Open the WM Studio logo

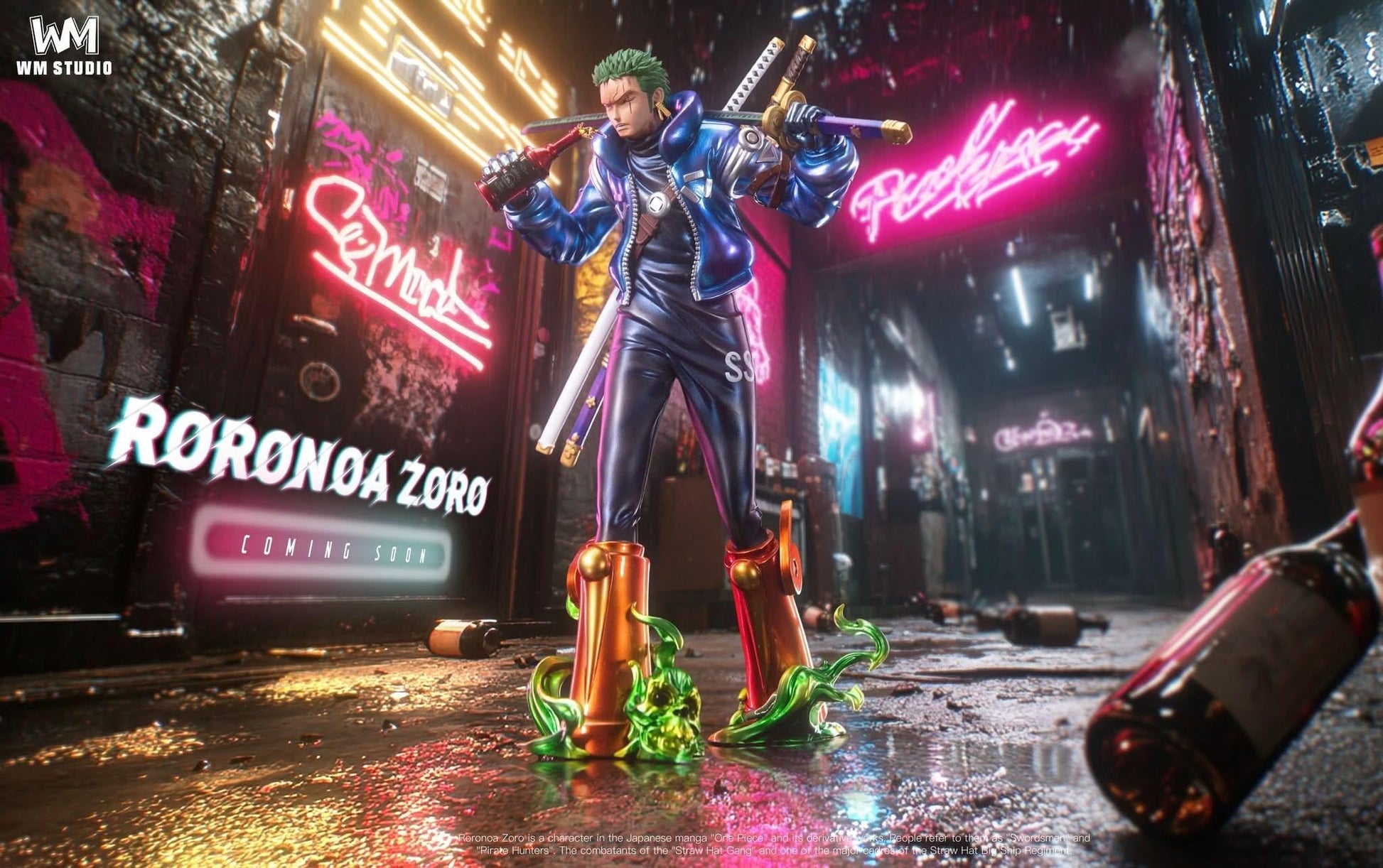pyautogui.click(x=64, y=45)
